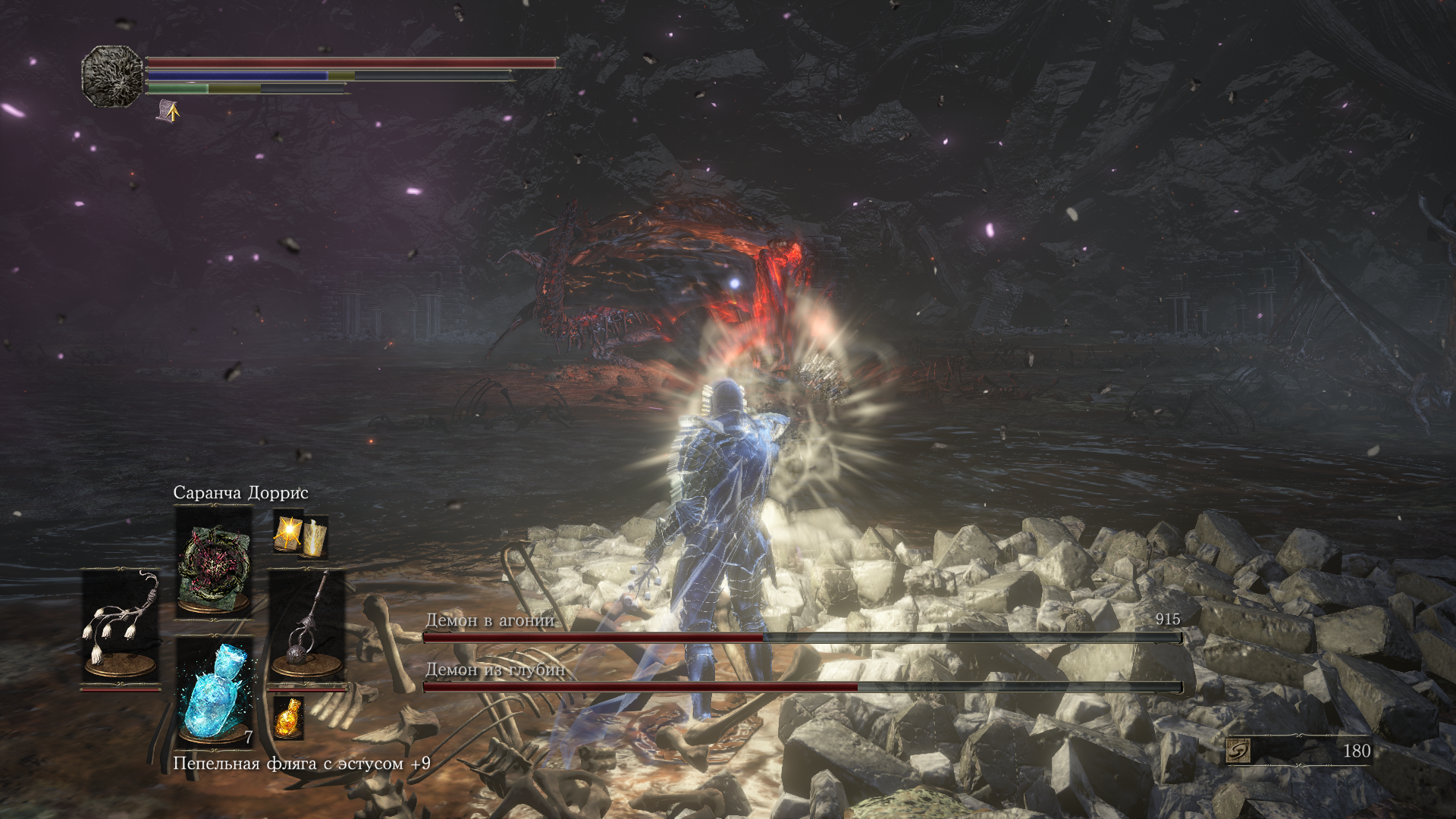1456x819 pixels.
Task: Click the round character emblem beside the bars
Action: pos(112,76)
